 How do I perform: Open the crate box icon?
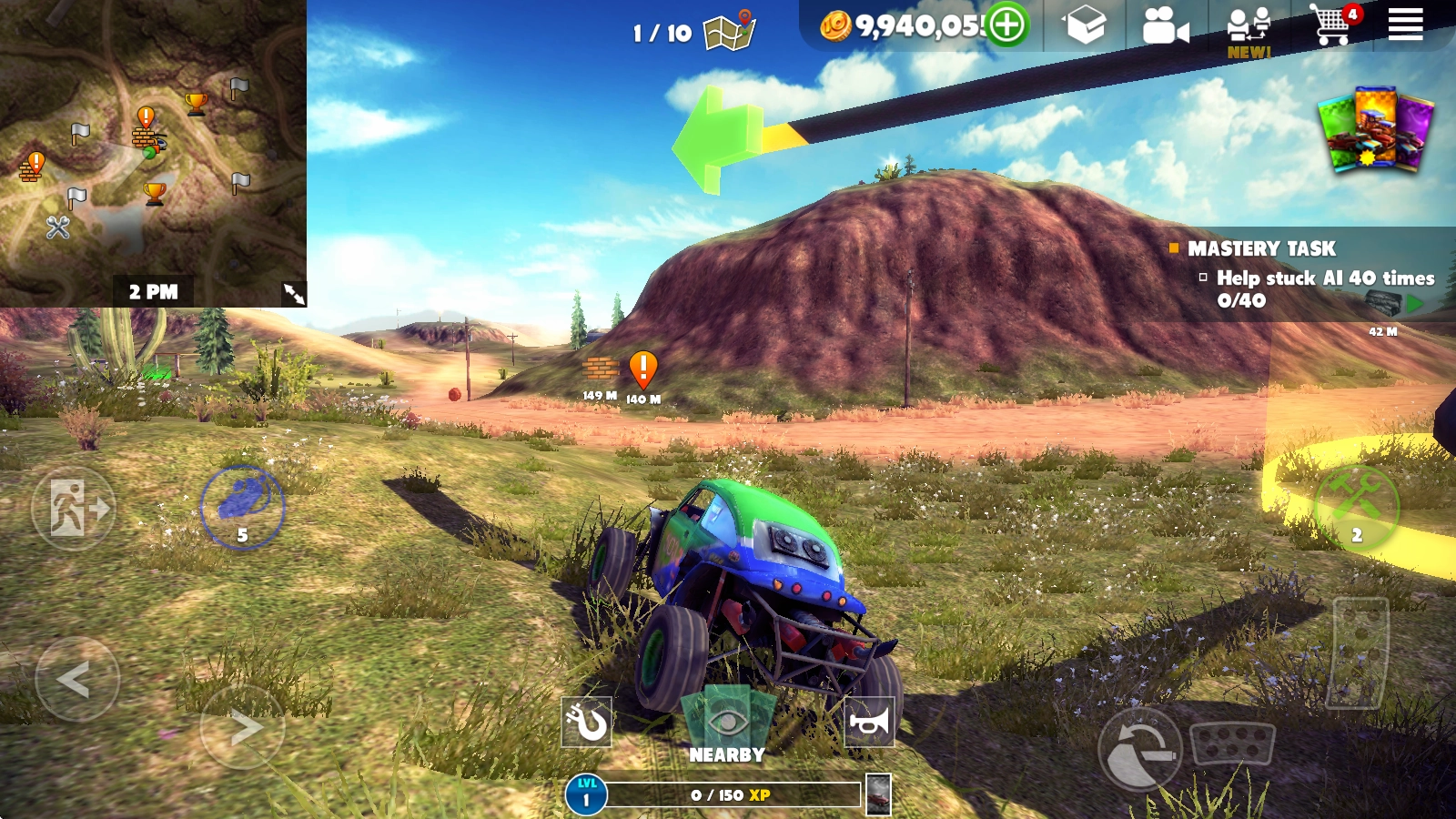[x=1086, y=25]
